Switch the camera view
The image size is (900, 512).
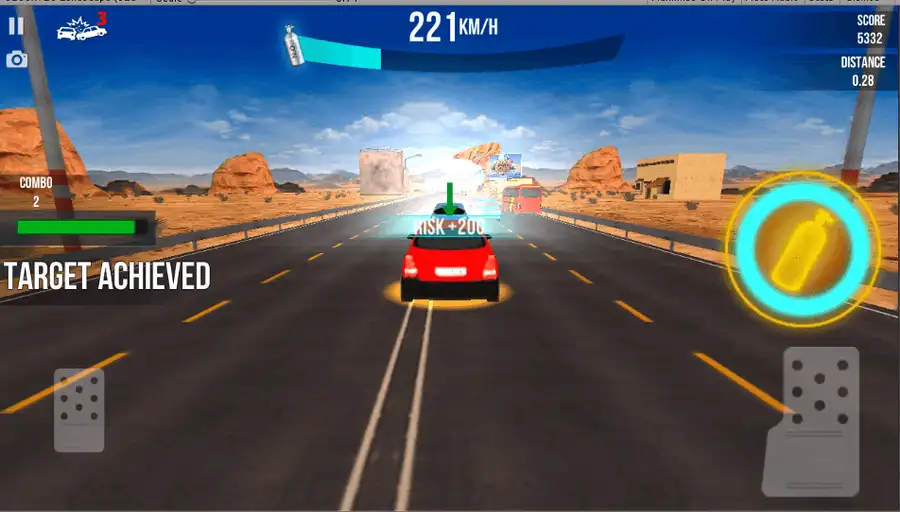16,60
